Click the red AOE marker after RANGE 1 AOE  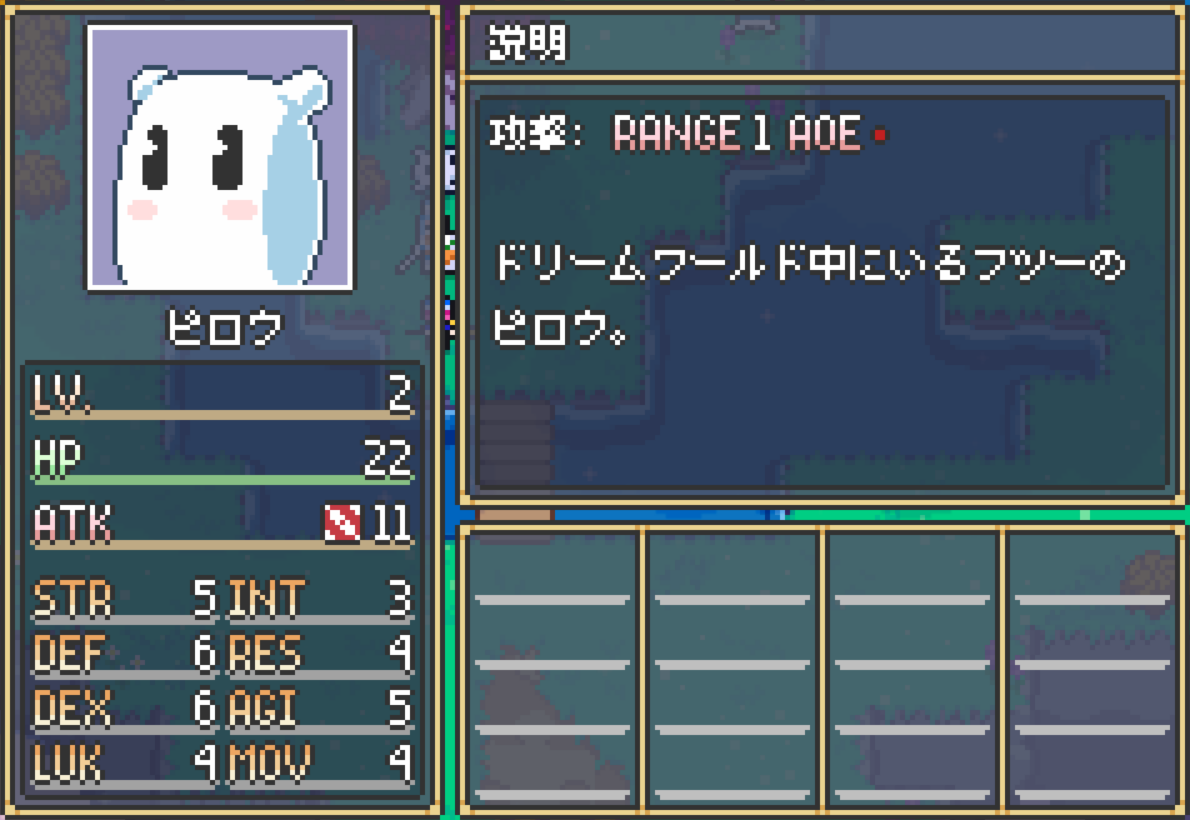point(880,134)
